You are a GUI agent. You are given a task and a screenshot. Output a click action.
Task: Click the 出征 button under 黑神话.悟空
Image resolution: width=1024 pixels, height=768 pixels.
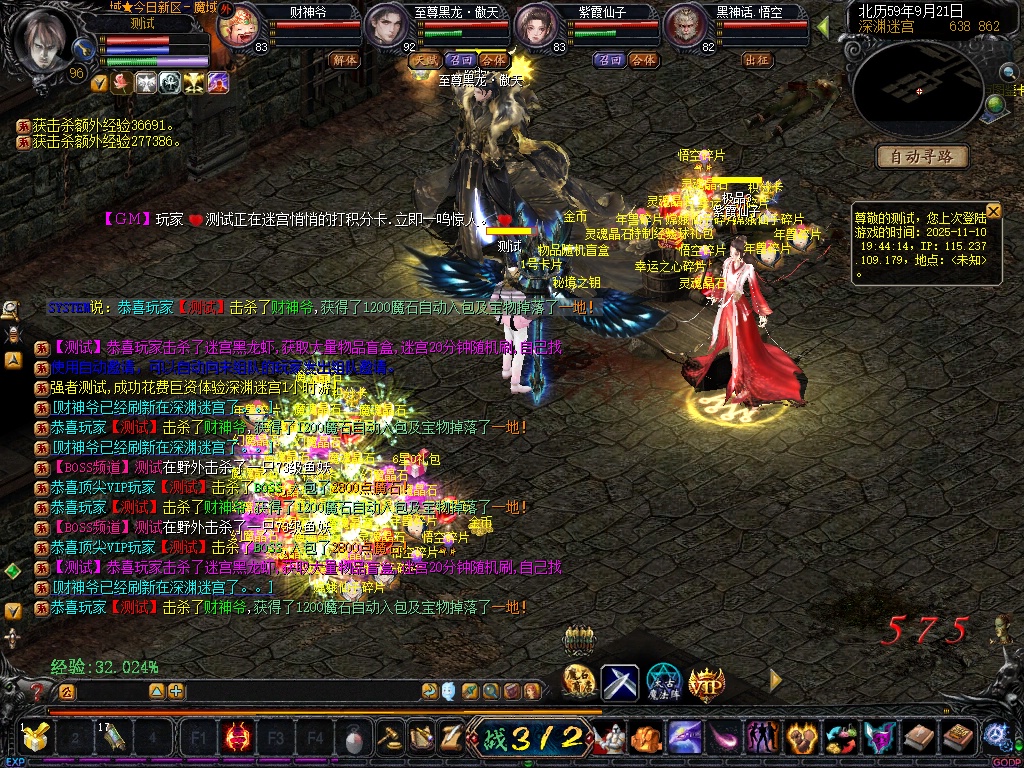click(757, 60)
